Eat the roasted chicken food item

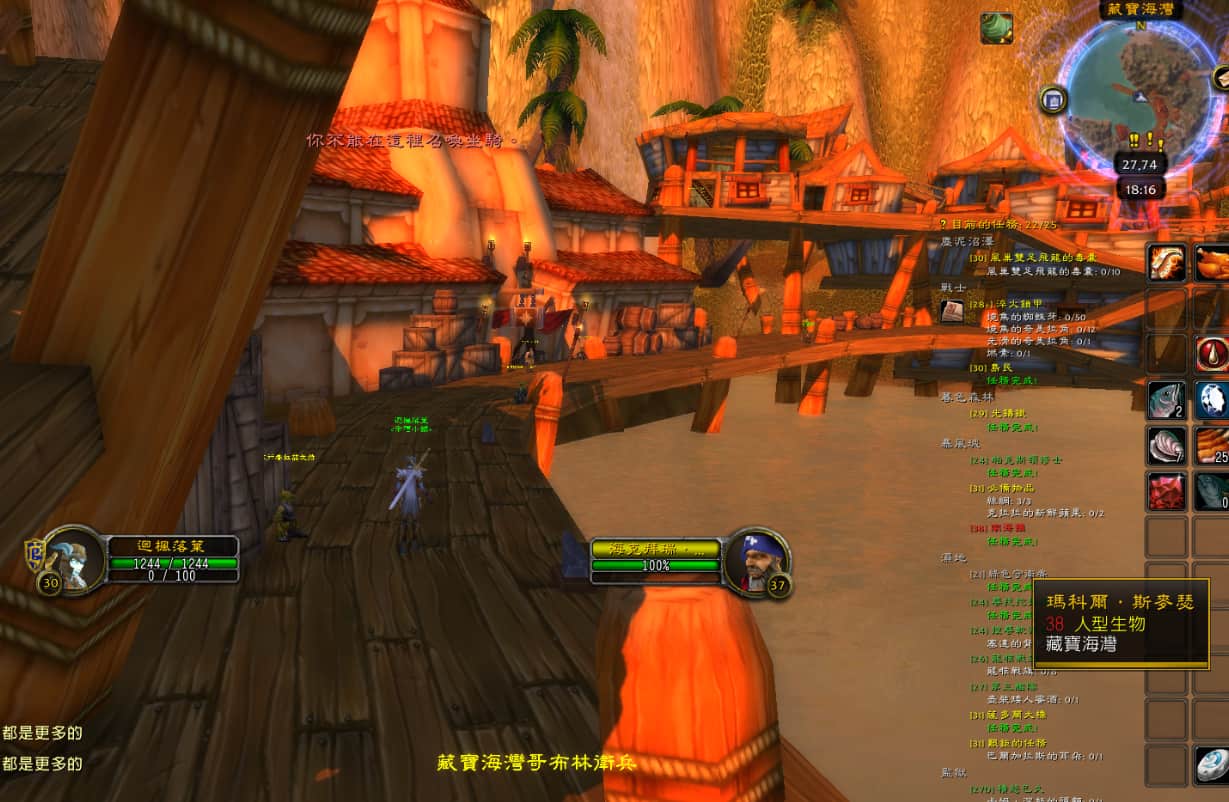pyautogui.click(x=1213, y=263)
